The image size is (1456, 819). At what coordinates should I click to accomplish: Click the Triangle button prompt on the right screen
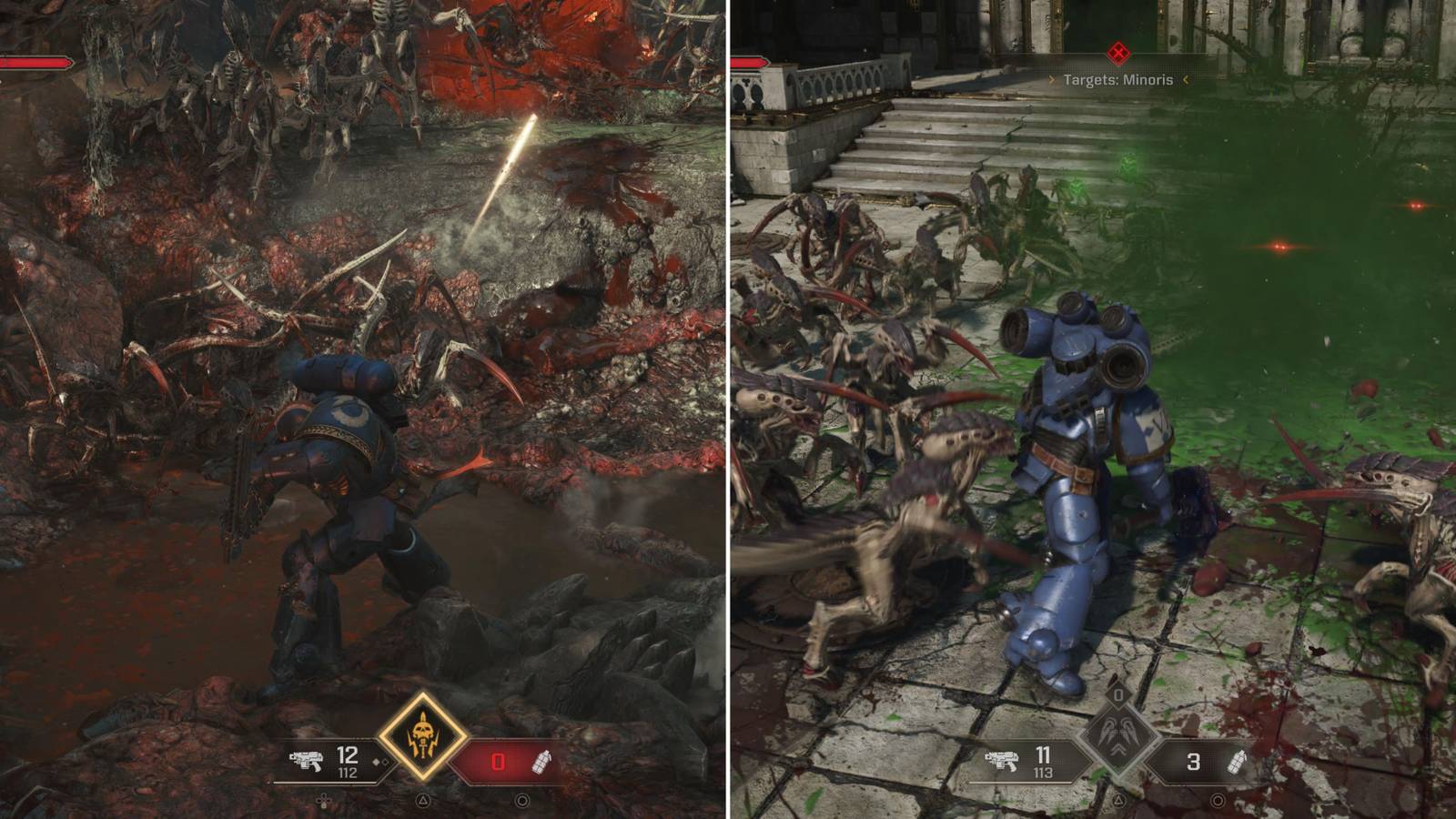click(x=1117, y=798)
